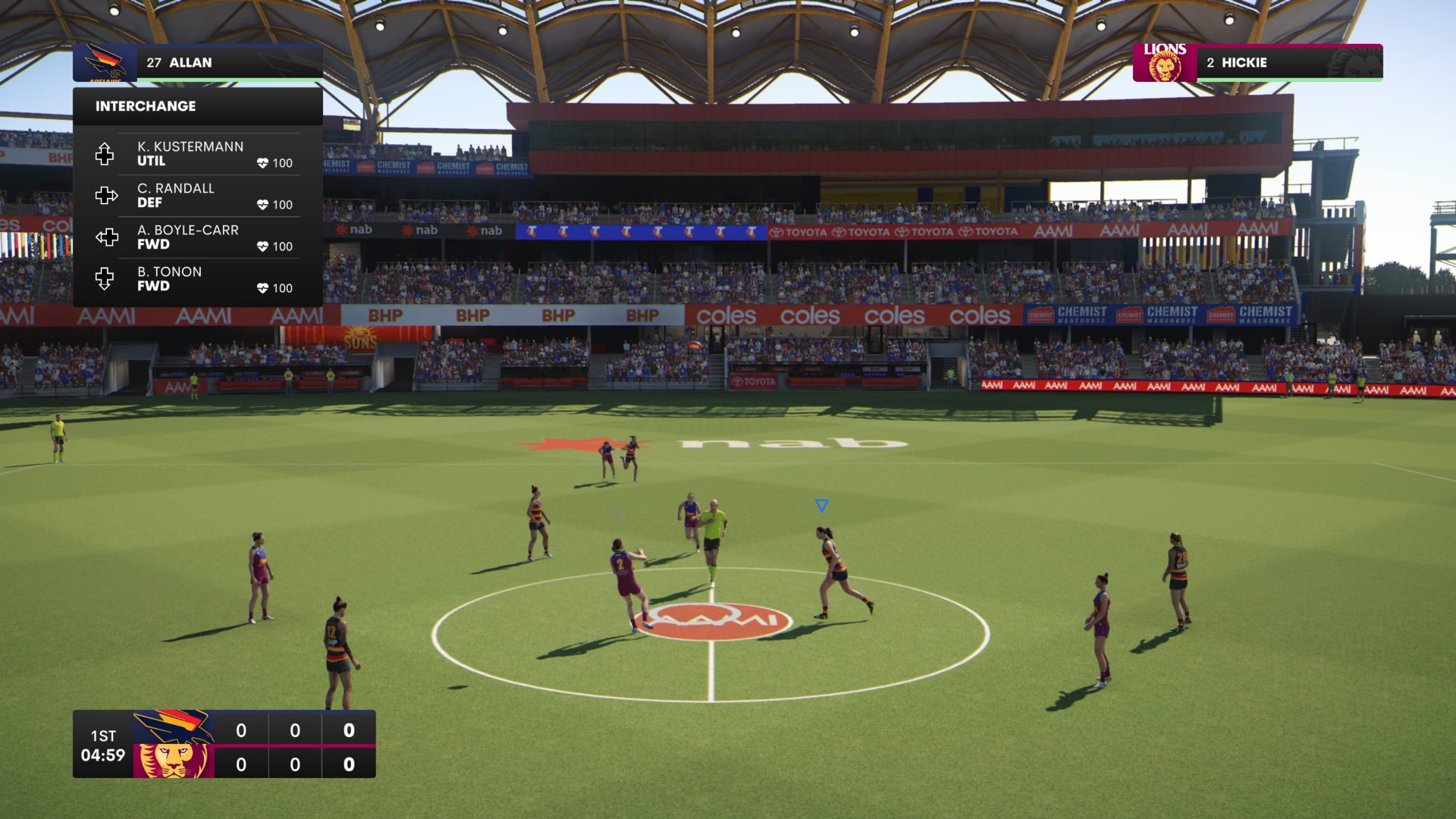Viewport: 1456px width, 819px height.
Task: Click the Interchange panel header
Action: pos(197,106)
